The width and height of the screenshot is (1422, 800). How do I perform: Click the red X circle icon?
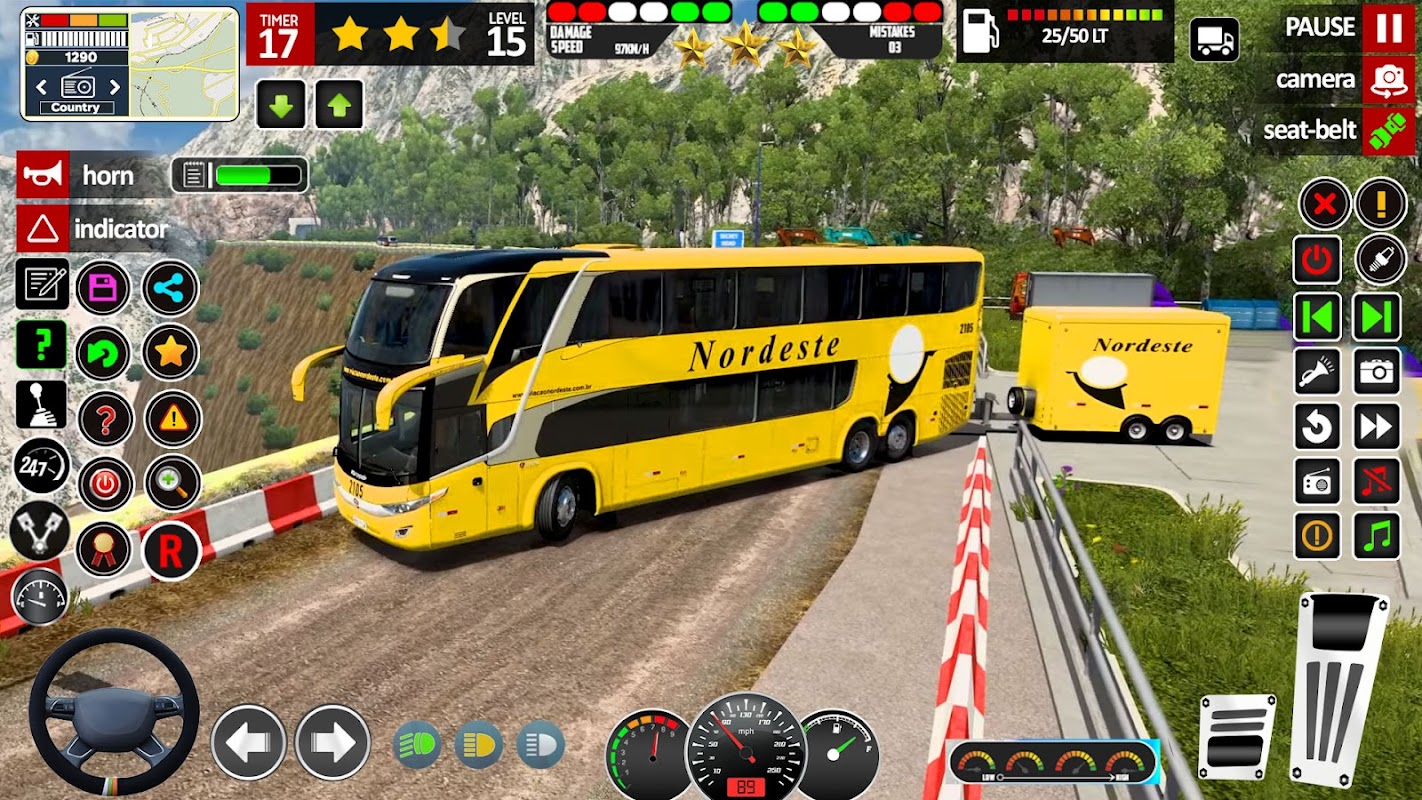1324,204
